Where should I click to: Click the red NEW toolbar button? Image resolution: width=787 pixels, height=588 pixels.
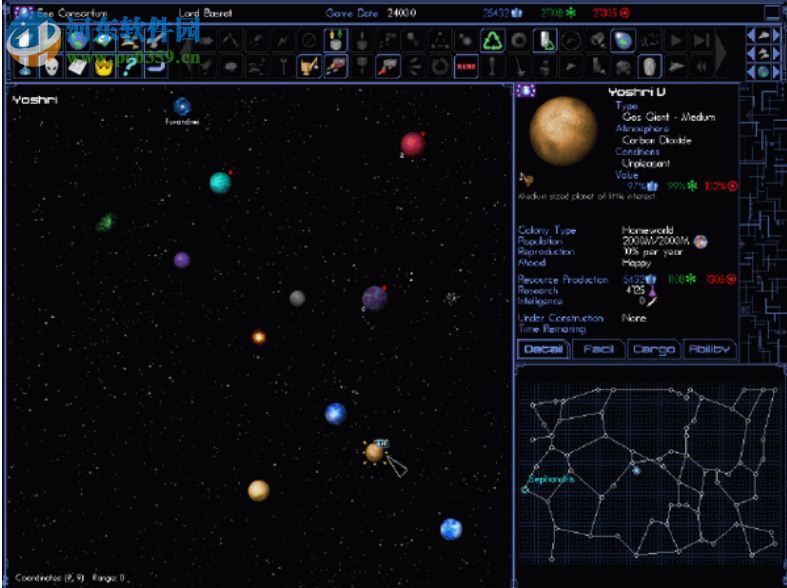(466, 67)
